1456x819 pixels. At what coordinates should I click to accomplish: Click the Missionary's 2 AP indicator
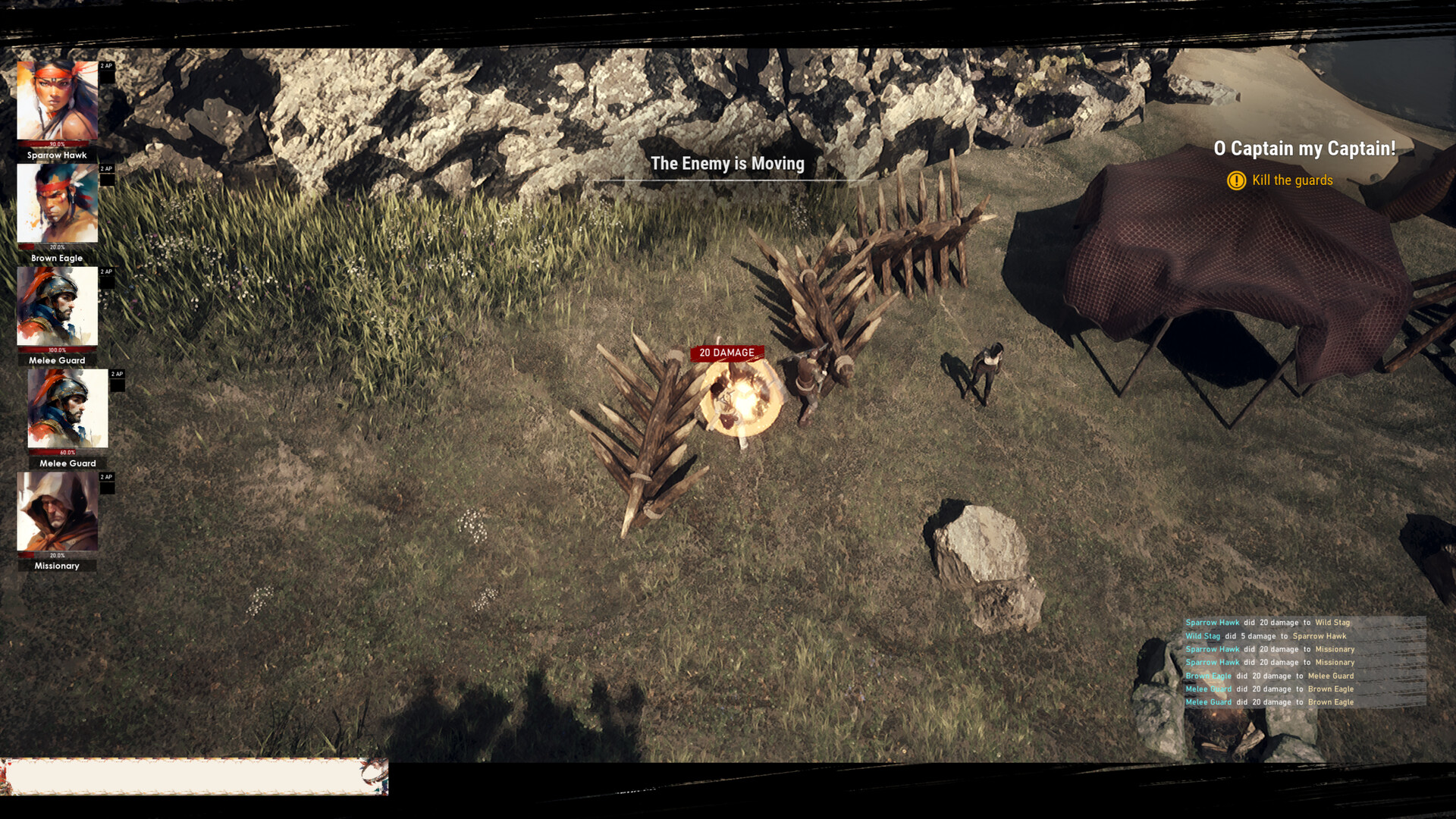[x=105, y=477]
